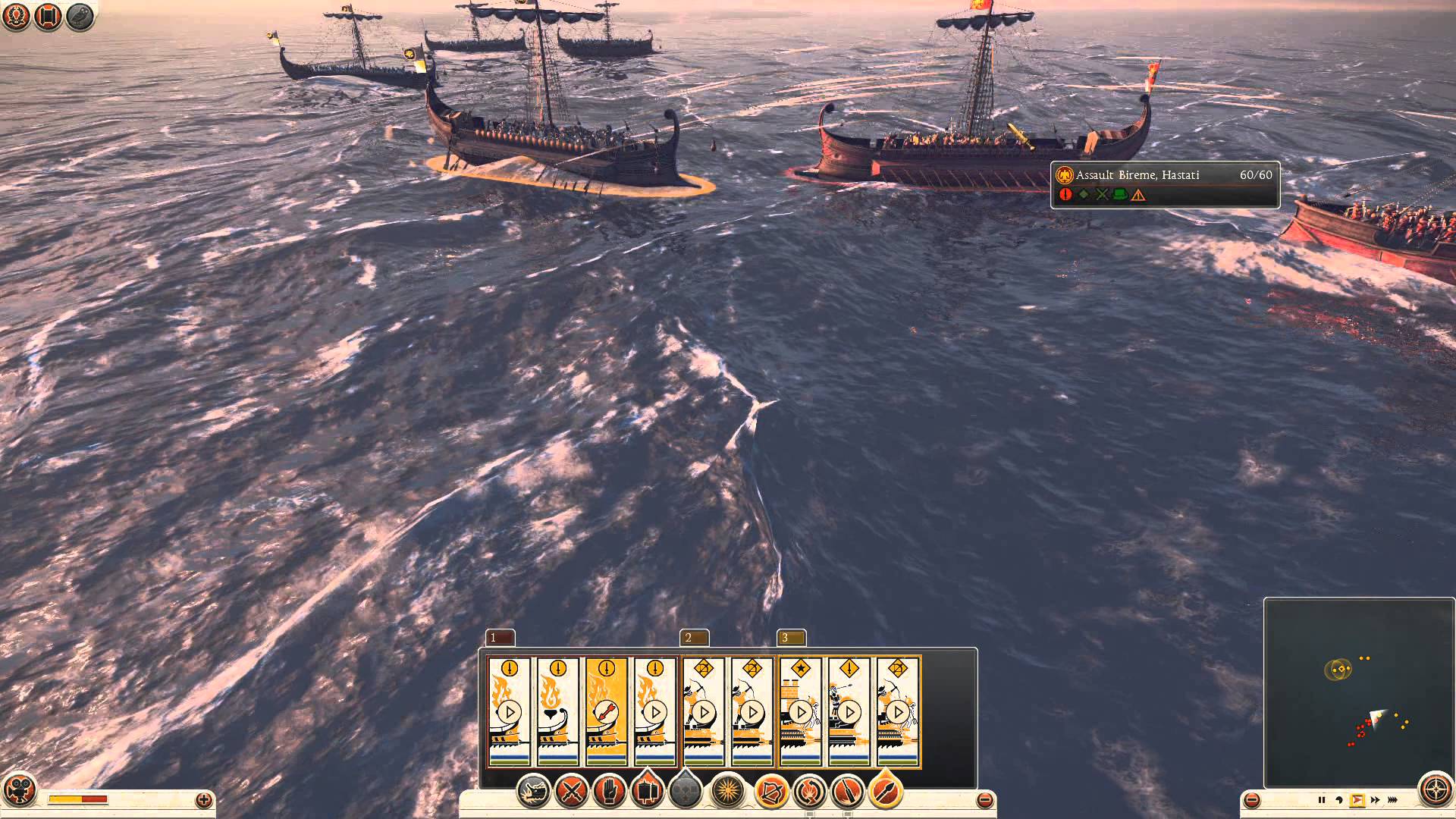This screenshot has width=1456, height=819.
Task: Toggle the bow fire-at-will button
Action: point(771,792)
